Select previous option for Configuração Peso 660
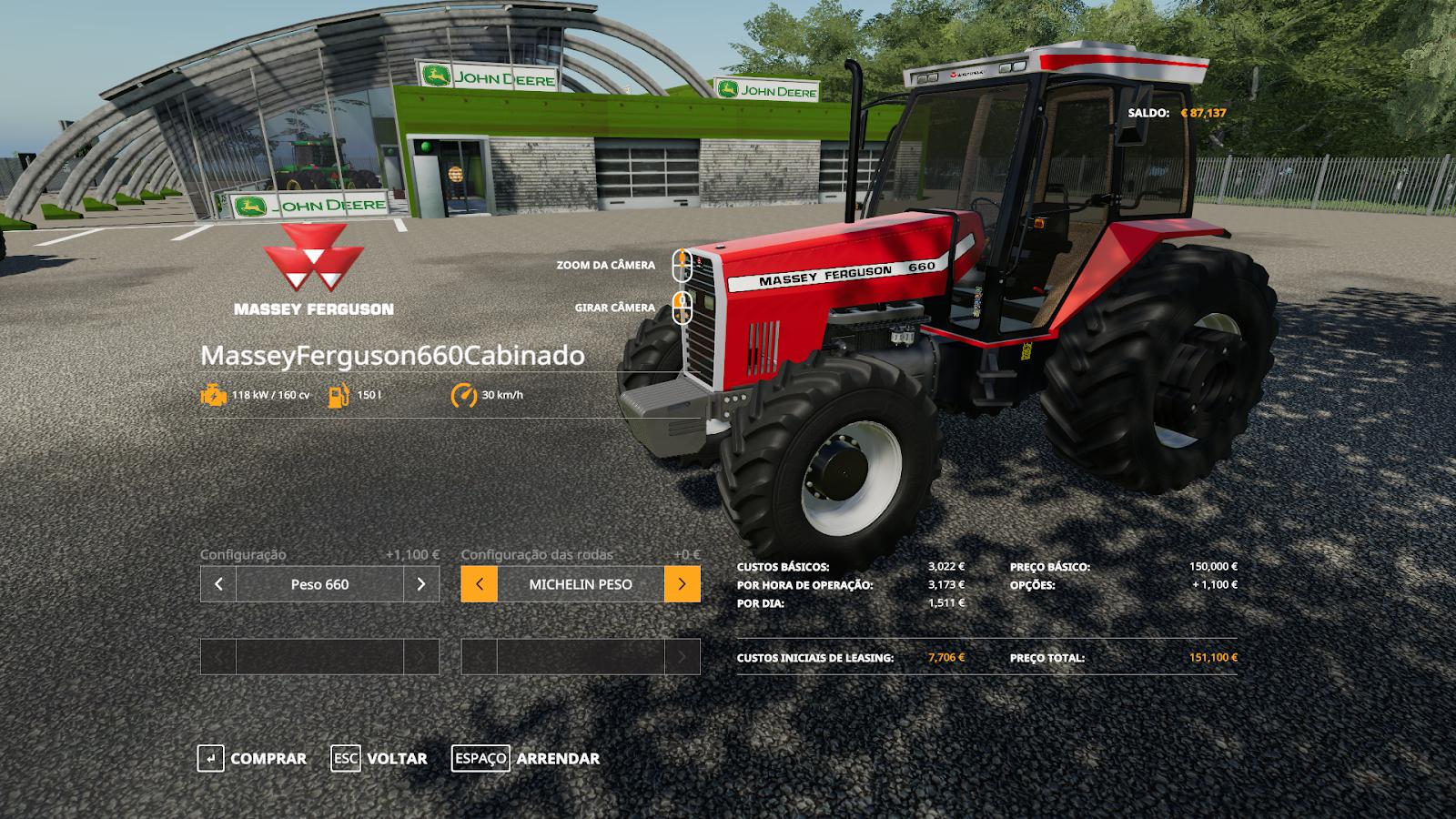1456x819 pixels. point(218,584)
